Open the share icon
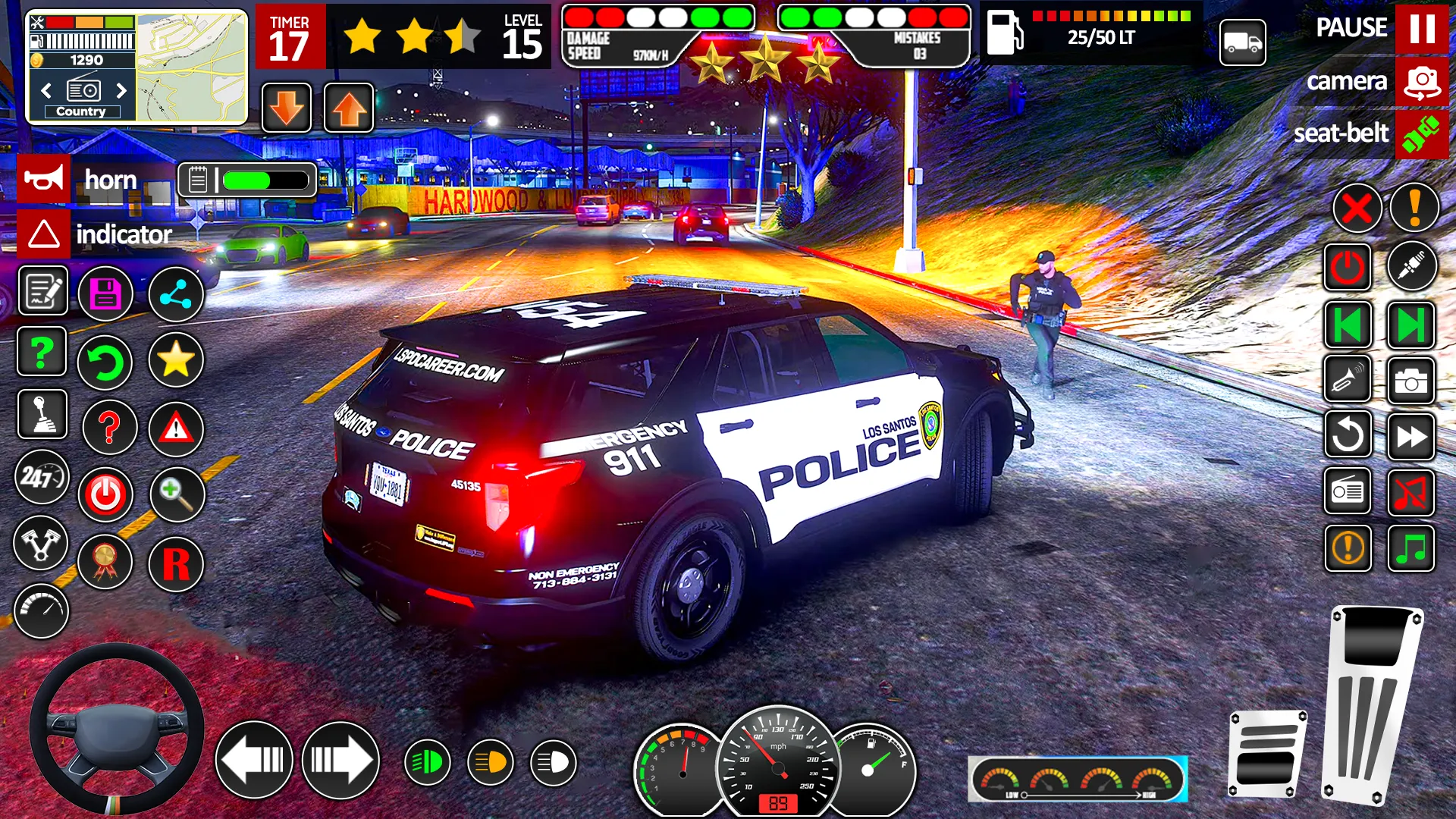The width and height of the screenshot is (1456, 819). tap(176, 293)
